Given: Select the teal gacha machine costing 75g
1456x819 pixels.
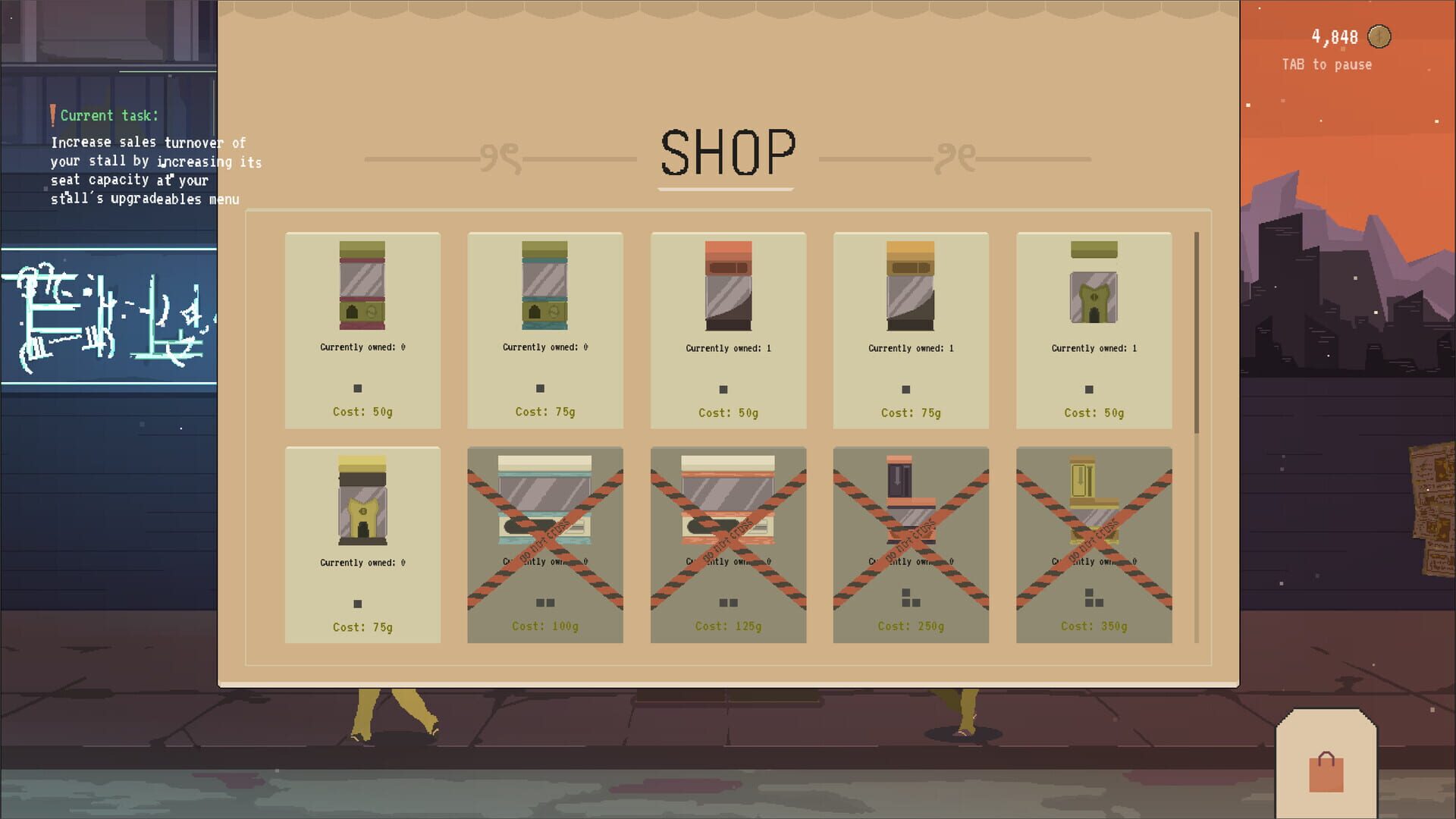Looking at the screenshot, I should tap(545, 296).
